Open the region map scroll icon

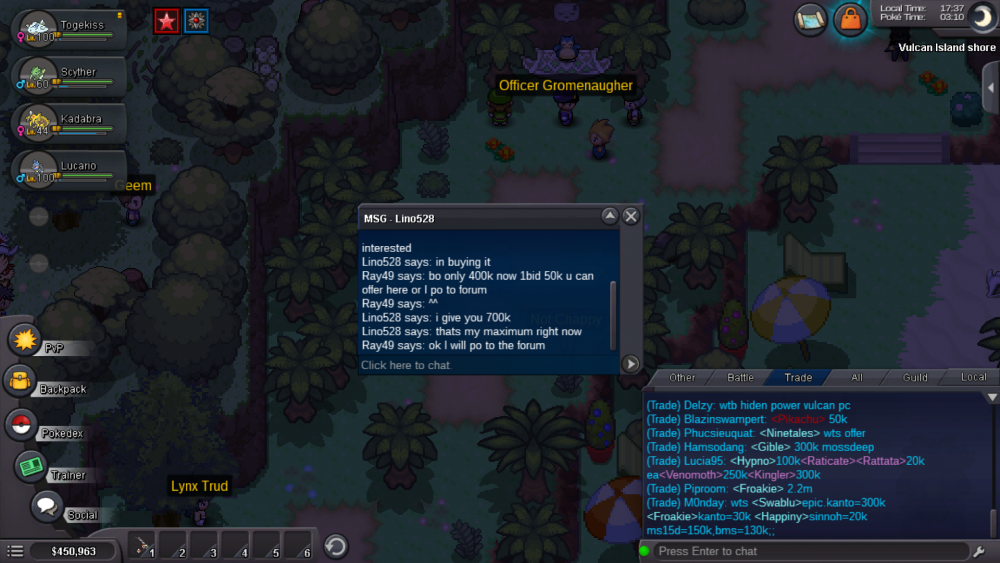click(811, 19)
